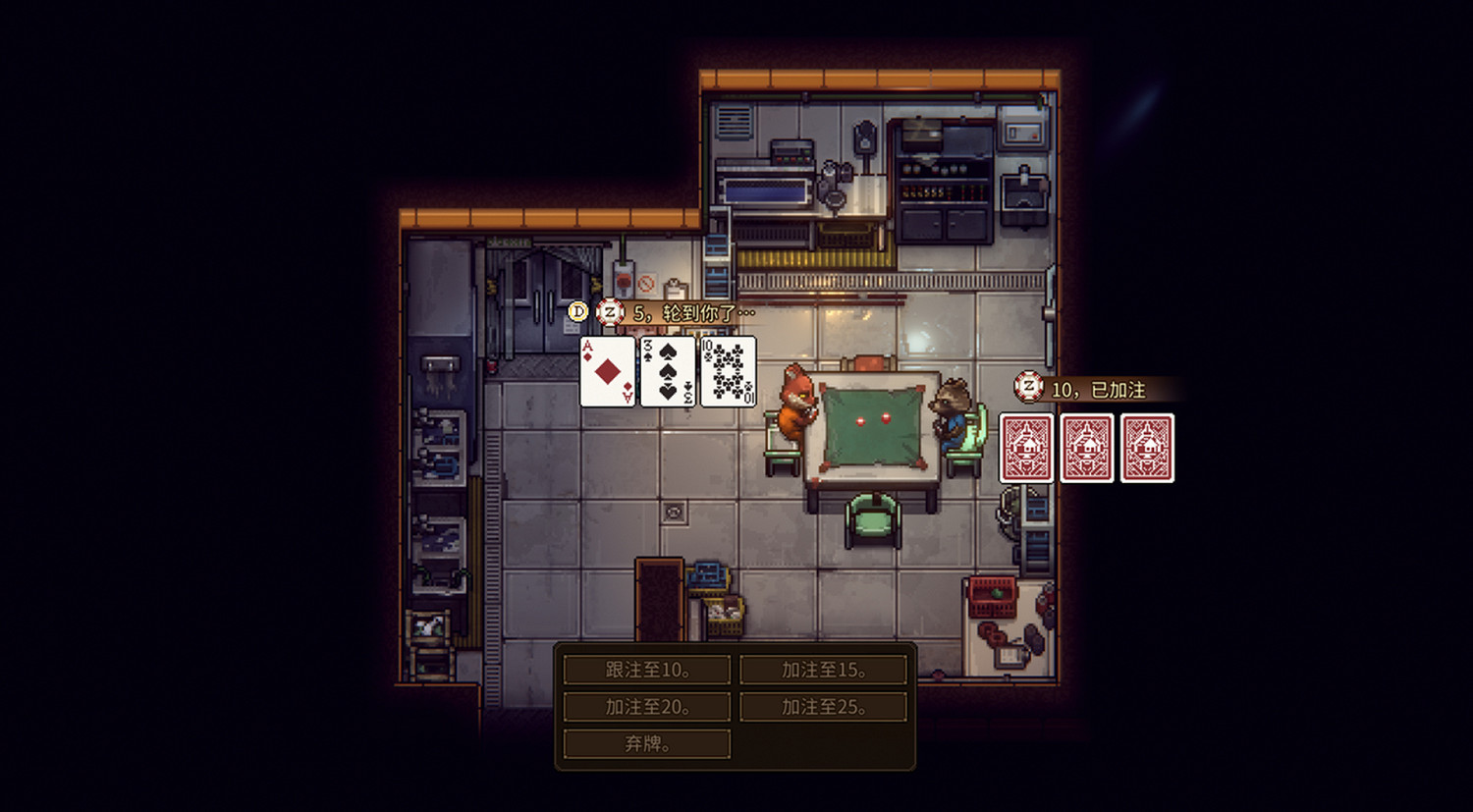Select the Three of Spades community card
1473x812 pixels.
coord(668,372)
